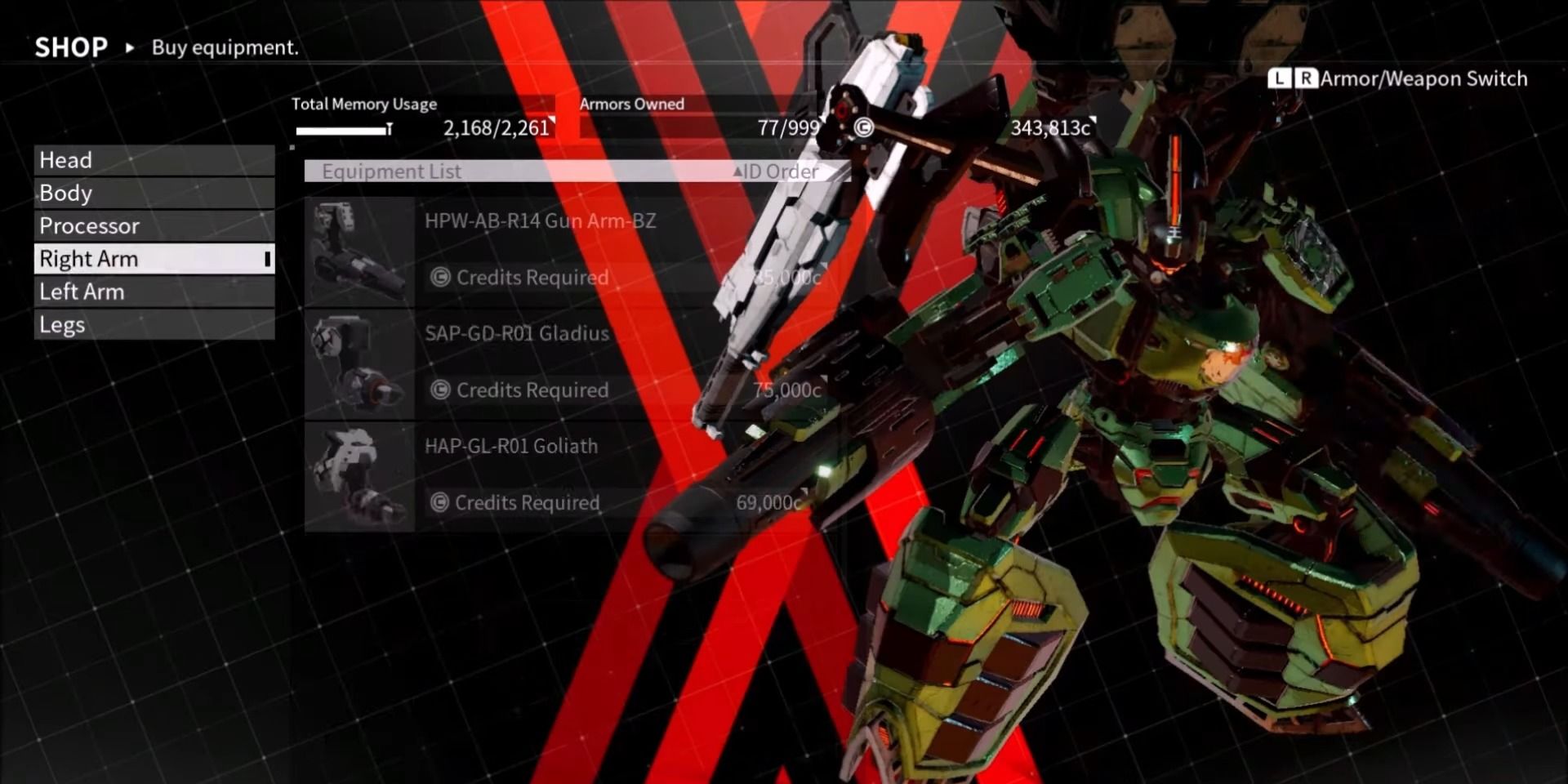Select the Head category tab

(x=154, y=160)
